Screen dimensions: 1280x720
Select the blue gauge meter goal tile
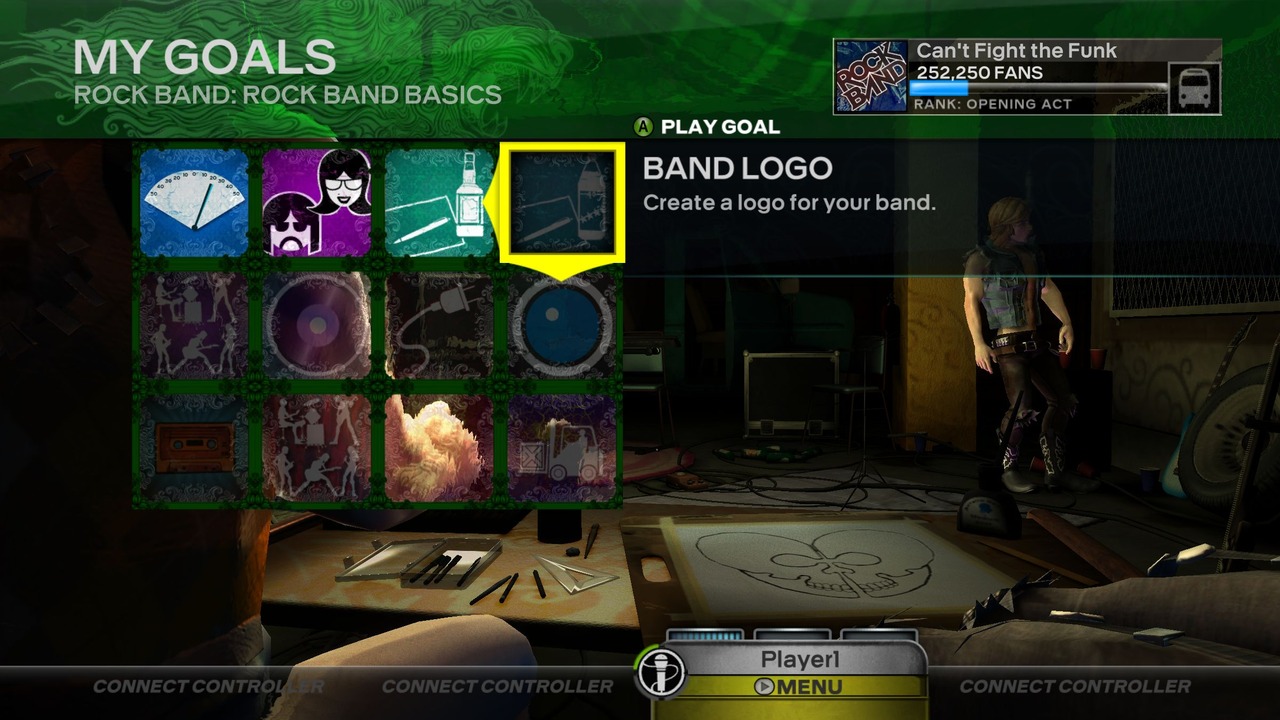tap(194, 203)
